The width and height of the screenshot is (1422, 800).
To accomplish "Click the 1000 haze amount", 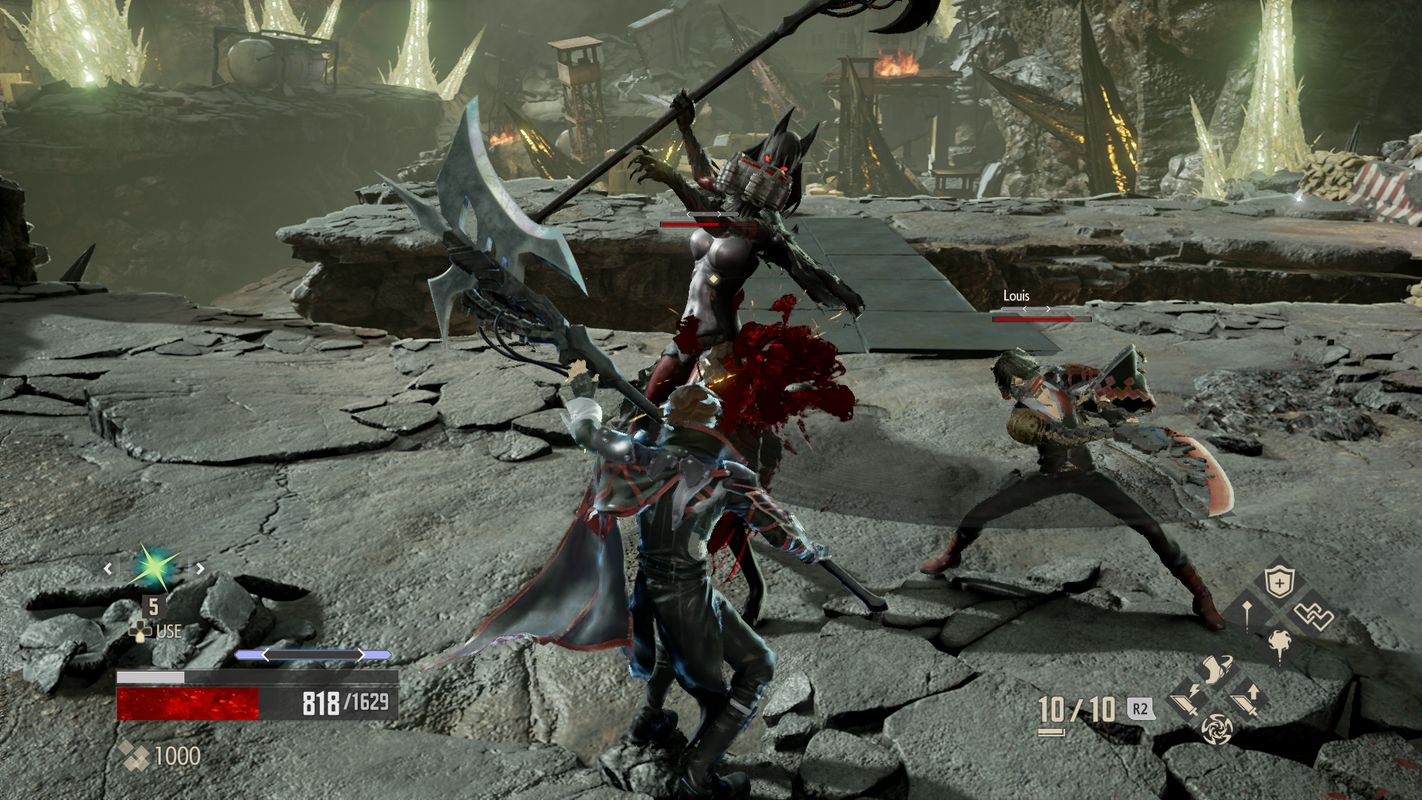I will click(176, 754).
